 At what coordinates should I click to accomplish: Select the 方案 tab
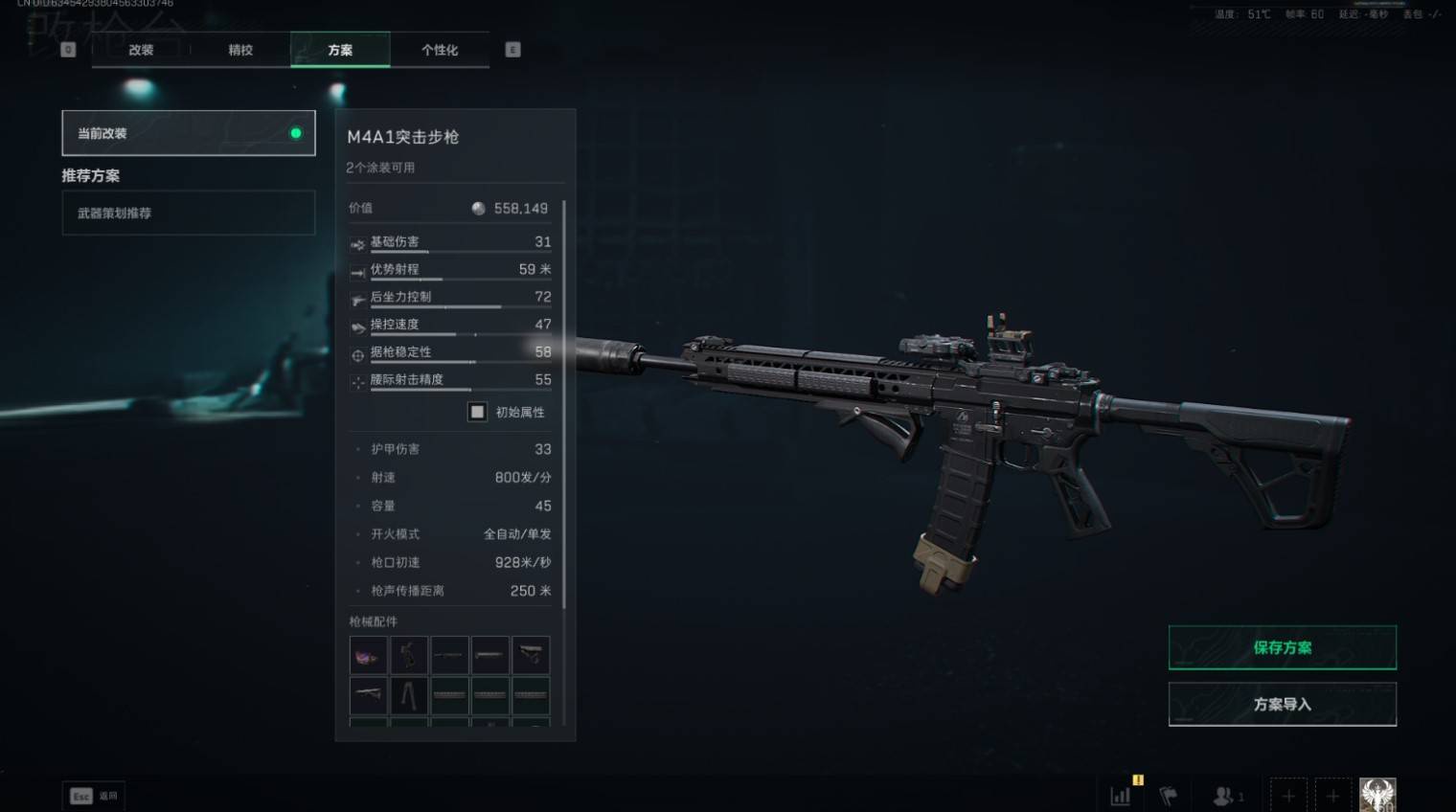340,50
